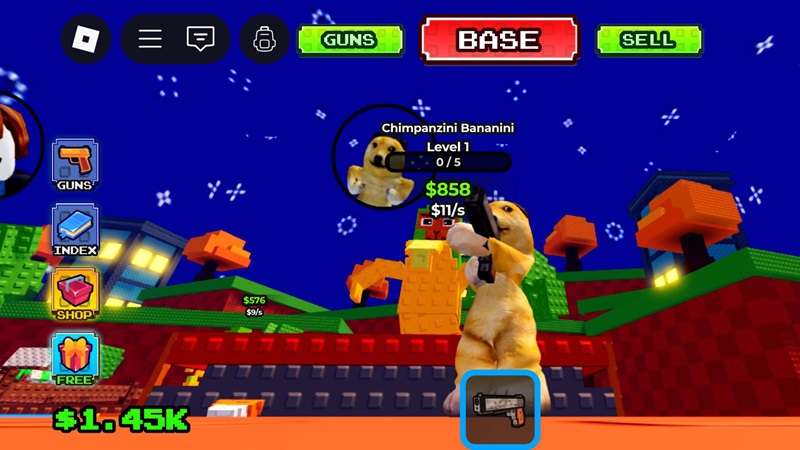
Task: Open the backpack inventory
Action: pyautogui.click(x=265, y=40)
